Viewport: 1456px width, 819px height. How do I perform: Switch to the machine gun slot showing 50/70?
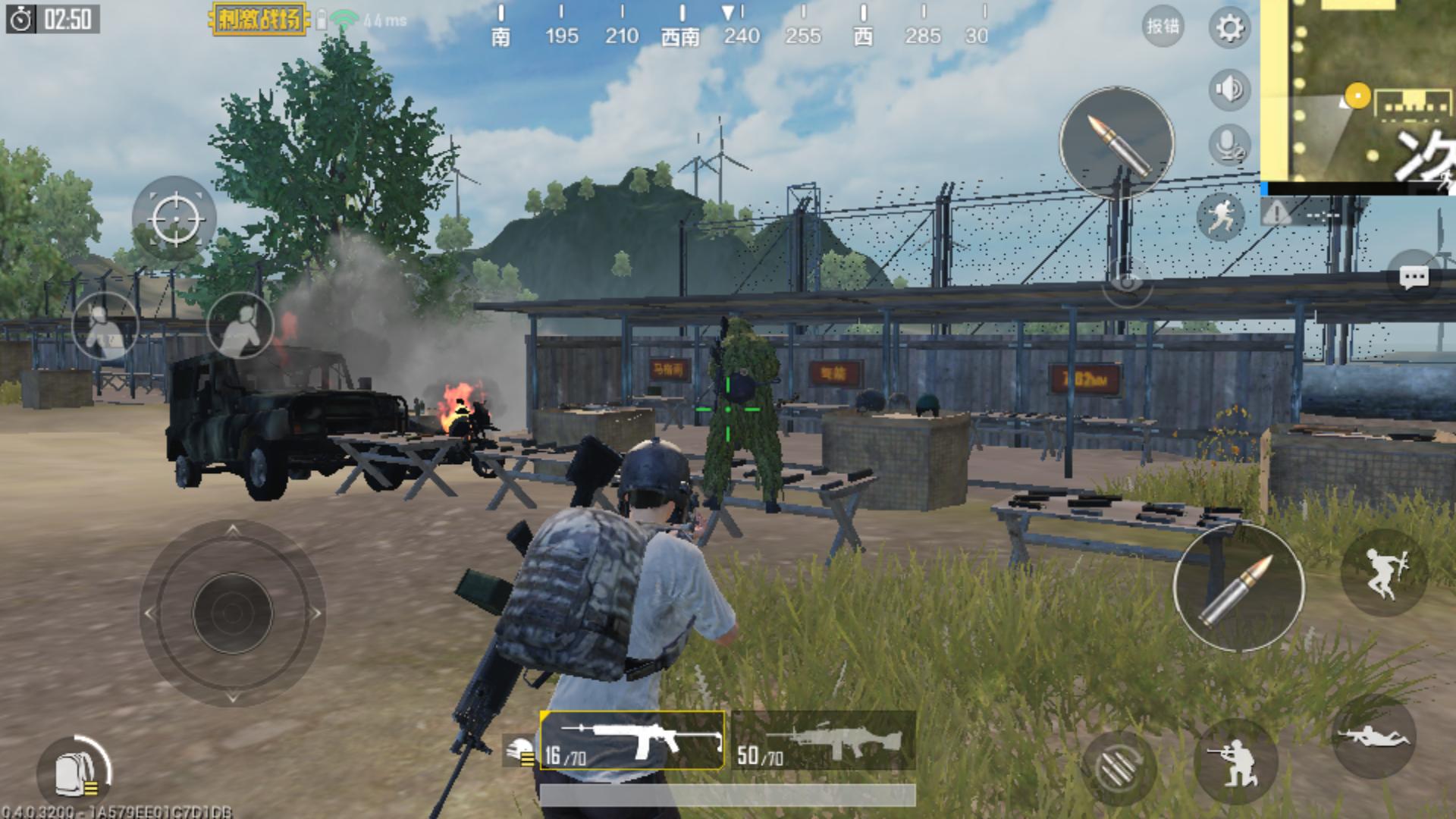pos(824,741)
